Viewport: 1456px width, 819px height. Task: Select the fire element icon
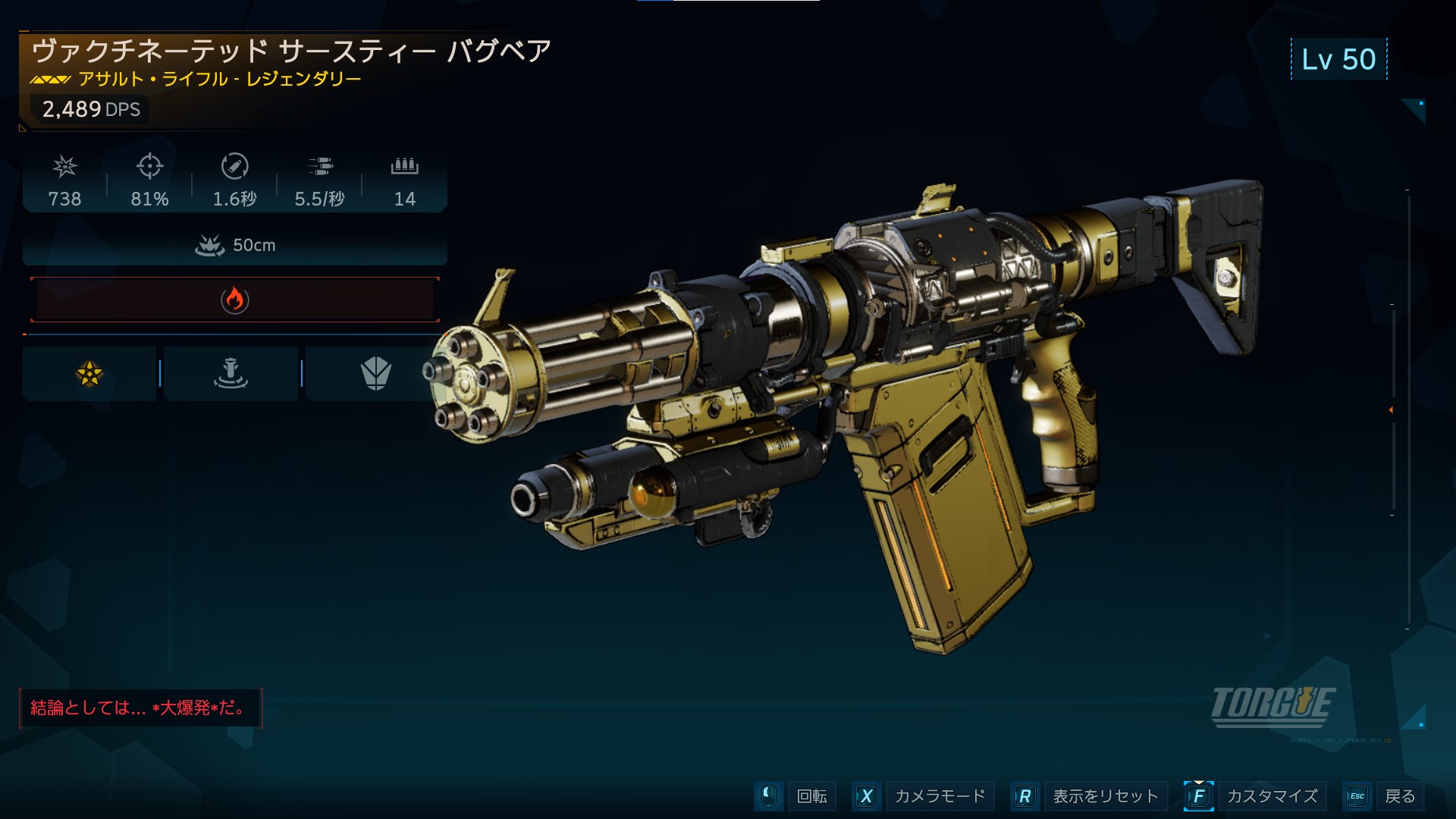coord(235,300)
